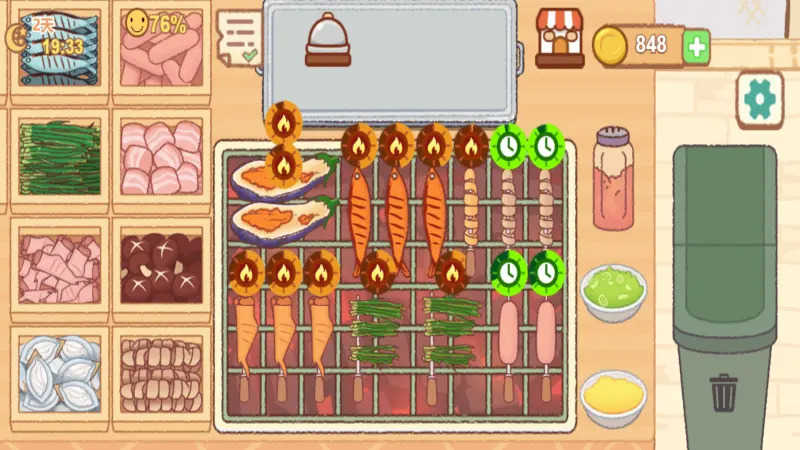This screenshot has width=800, height=450.
Task: Open the settings gear menu
Action: point(759,99)
